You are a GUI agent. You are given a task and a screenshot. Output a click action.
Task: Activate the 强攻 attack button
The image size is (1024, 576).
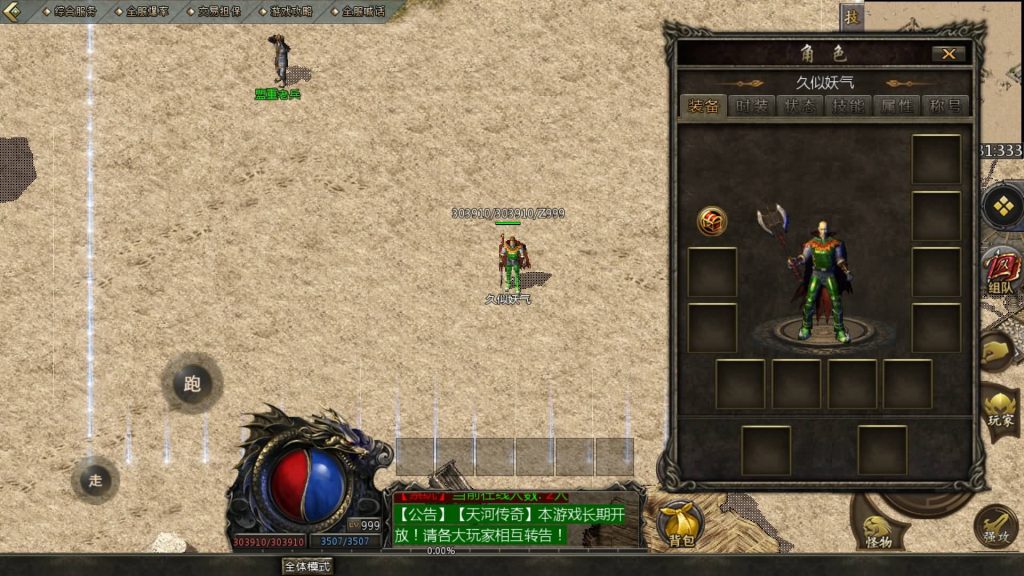pyautogui.click(x=995, y=526)
